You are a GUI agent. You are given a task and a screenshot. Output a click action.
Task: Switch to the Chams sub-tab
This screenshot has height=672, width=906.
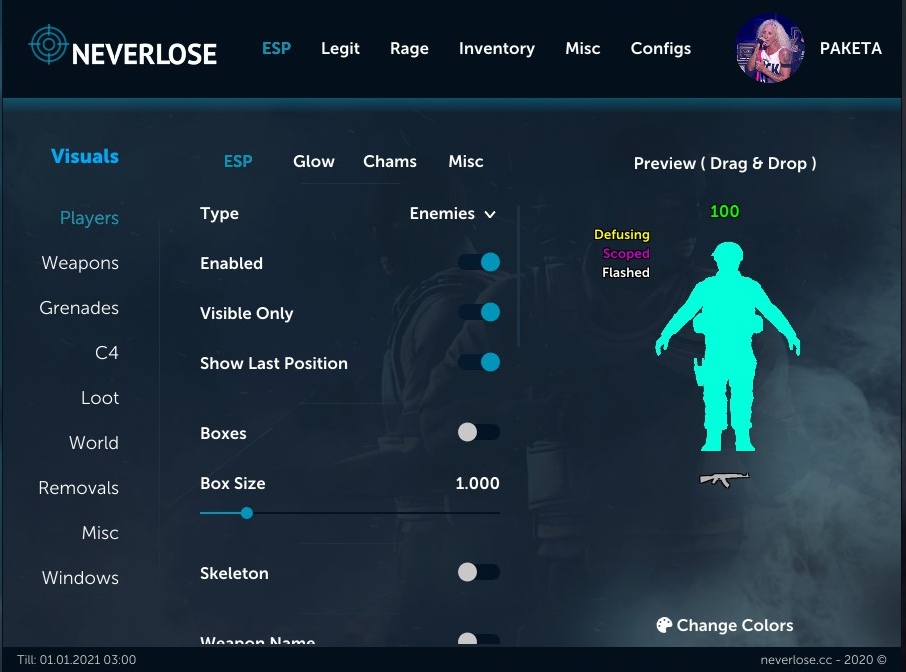pyautogui.click(x=390, y=161)
